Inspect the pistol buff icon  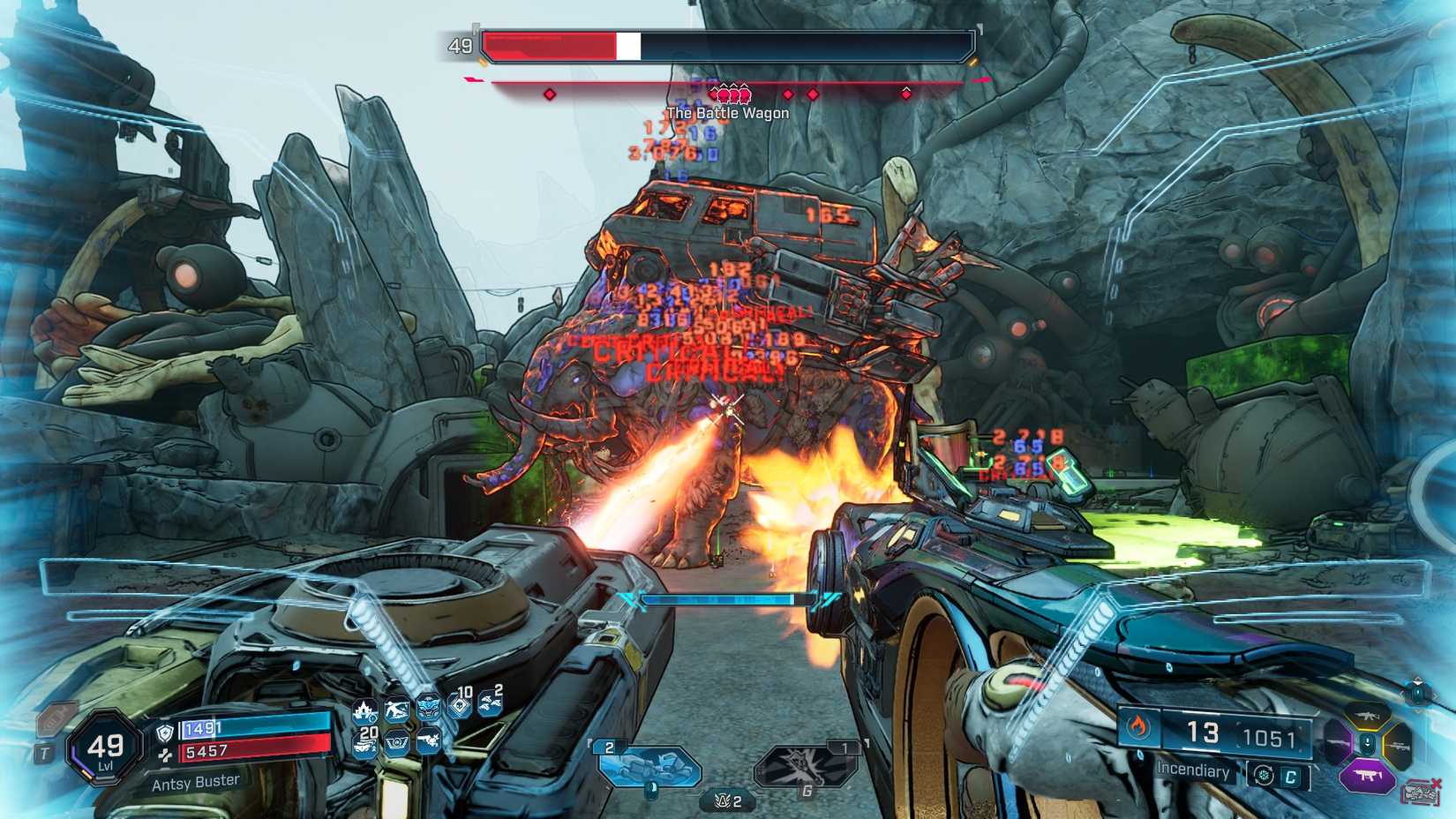[x=429, y=741]
